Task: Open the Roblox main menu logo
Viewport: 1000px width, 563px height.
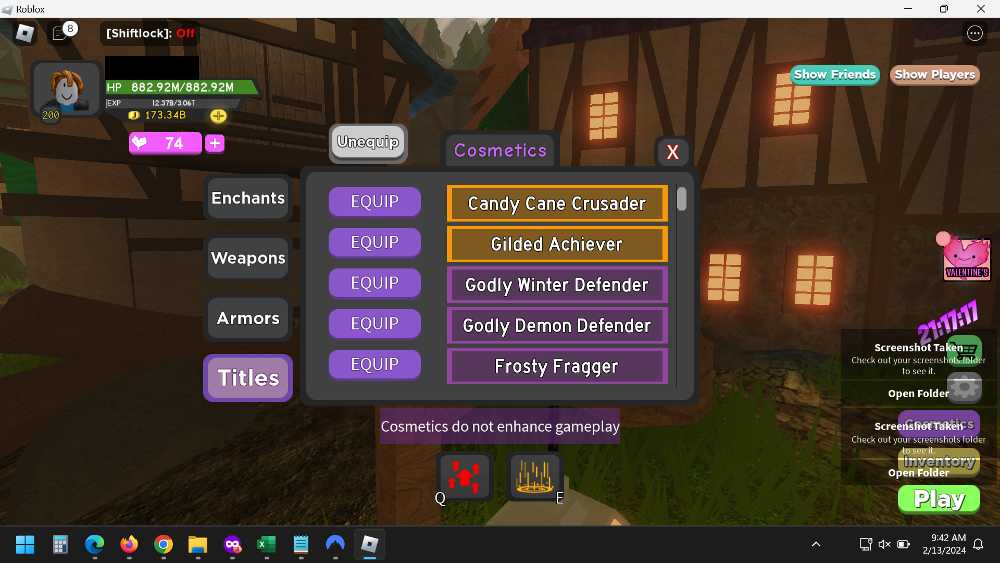Action: (25, 33)
